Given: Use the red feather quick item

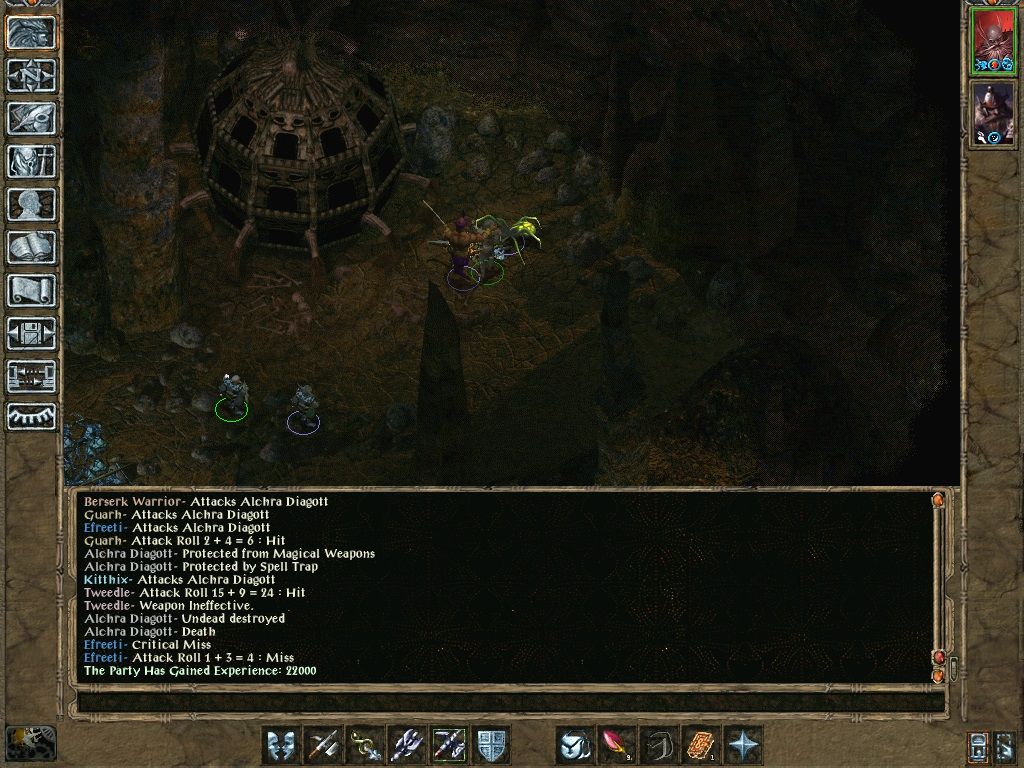Looking at the screenshot, I should coord(617,745).
